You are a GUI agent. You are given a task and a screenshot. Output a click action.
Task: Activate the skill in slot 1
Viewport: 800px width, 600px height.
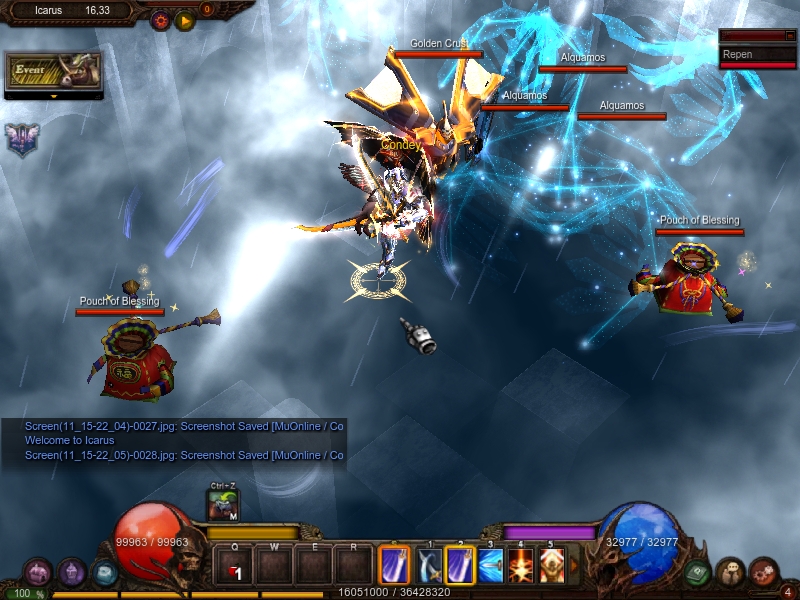tap(429, 566)
